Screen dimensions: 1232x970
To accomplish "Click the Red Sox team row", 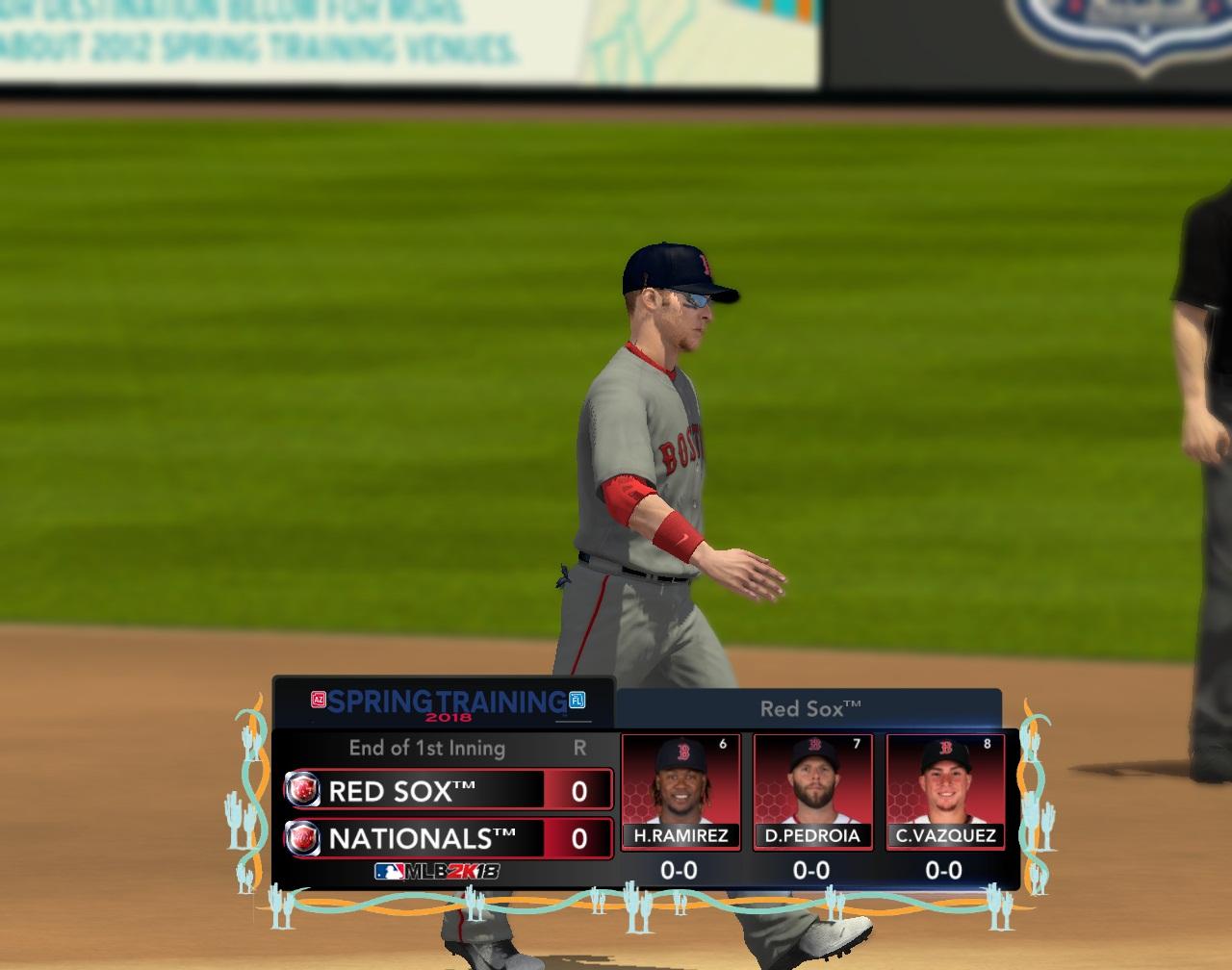I will (449, 790).
